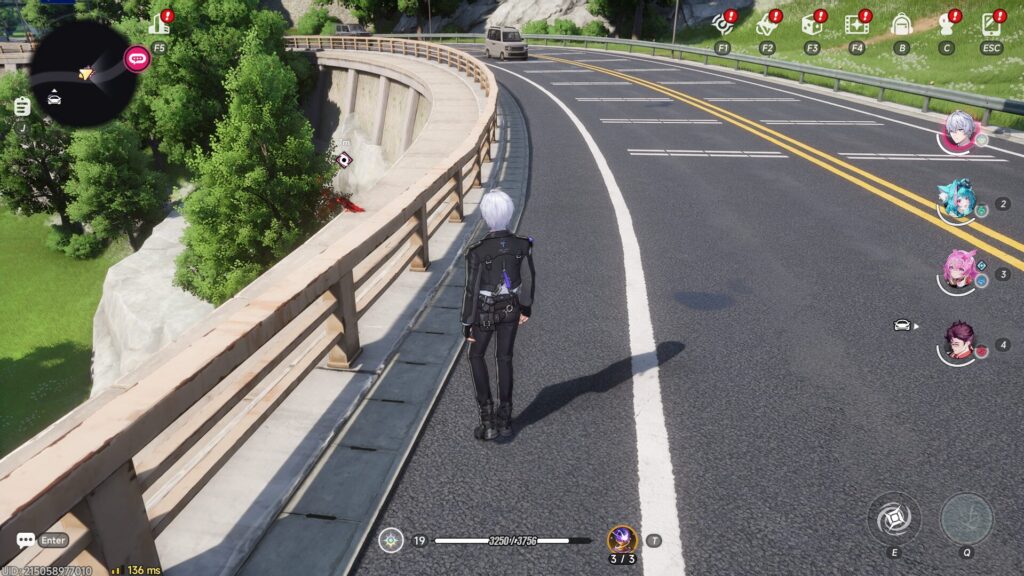This screenshot has width=1024, height=576.
Task: Open the character silhouette menu icon
Action: [946, 24]
